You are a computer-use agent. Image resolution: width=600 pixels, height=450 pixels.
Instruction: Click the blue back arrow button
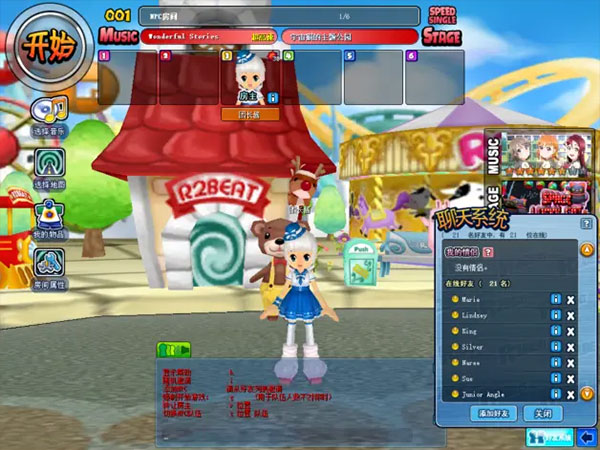pos(587,438)
